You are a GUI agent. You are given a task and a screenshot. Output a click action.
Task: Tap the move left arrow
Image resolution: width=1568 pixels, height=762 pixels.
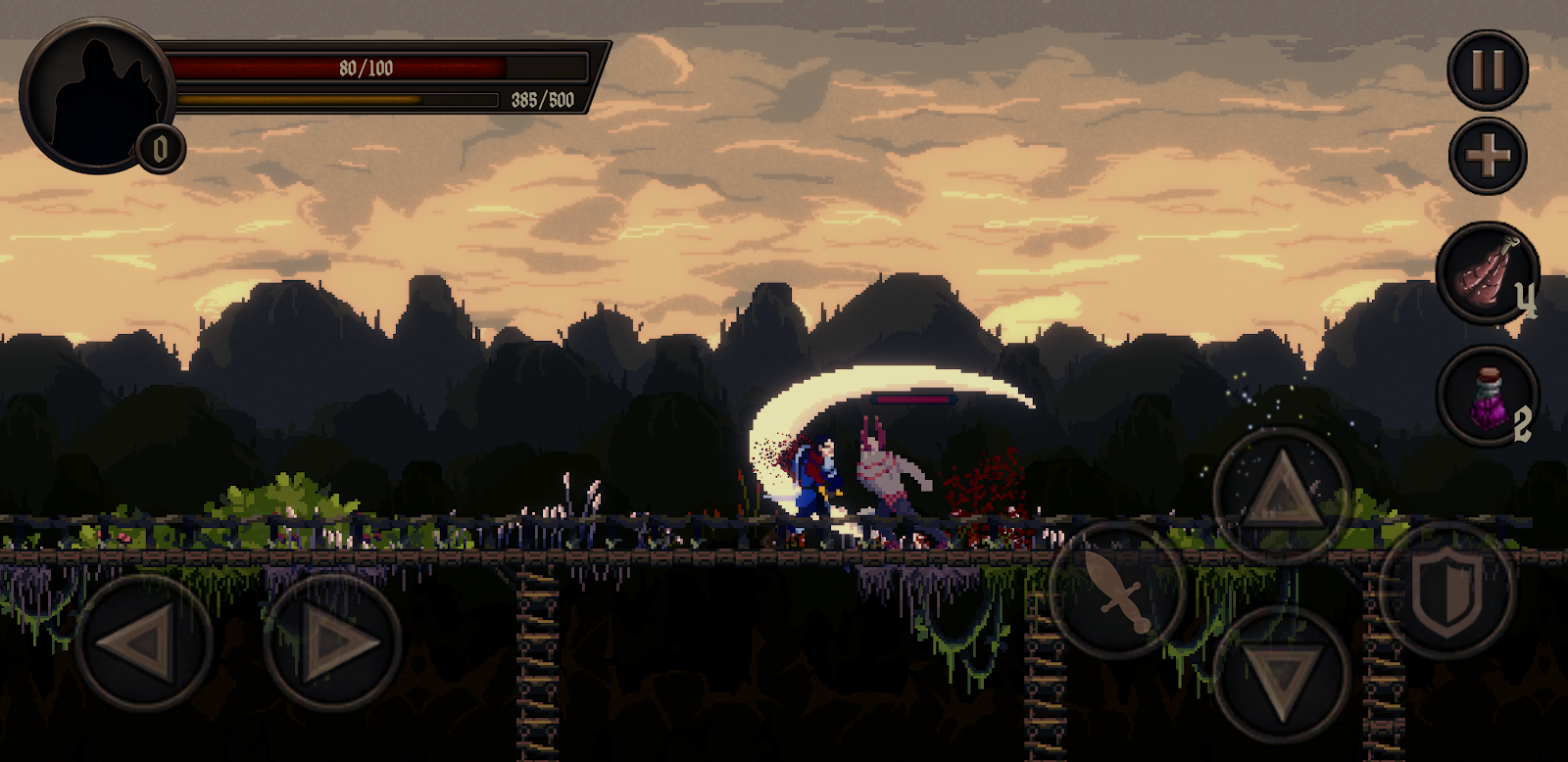[143, 643]
